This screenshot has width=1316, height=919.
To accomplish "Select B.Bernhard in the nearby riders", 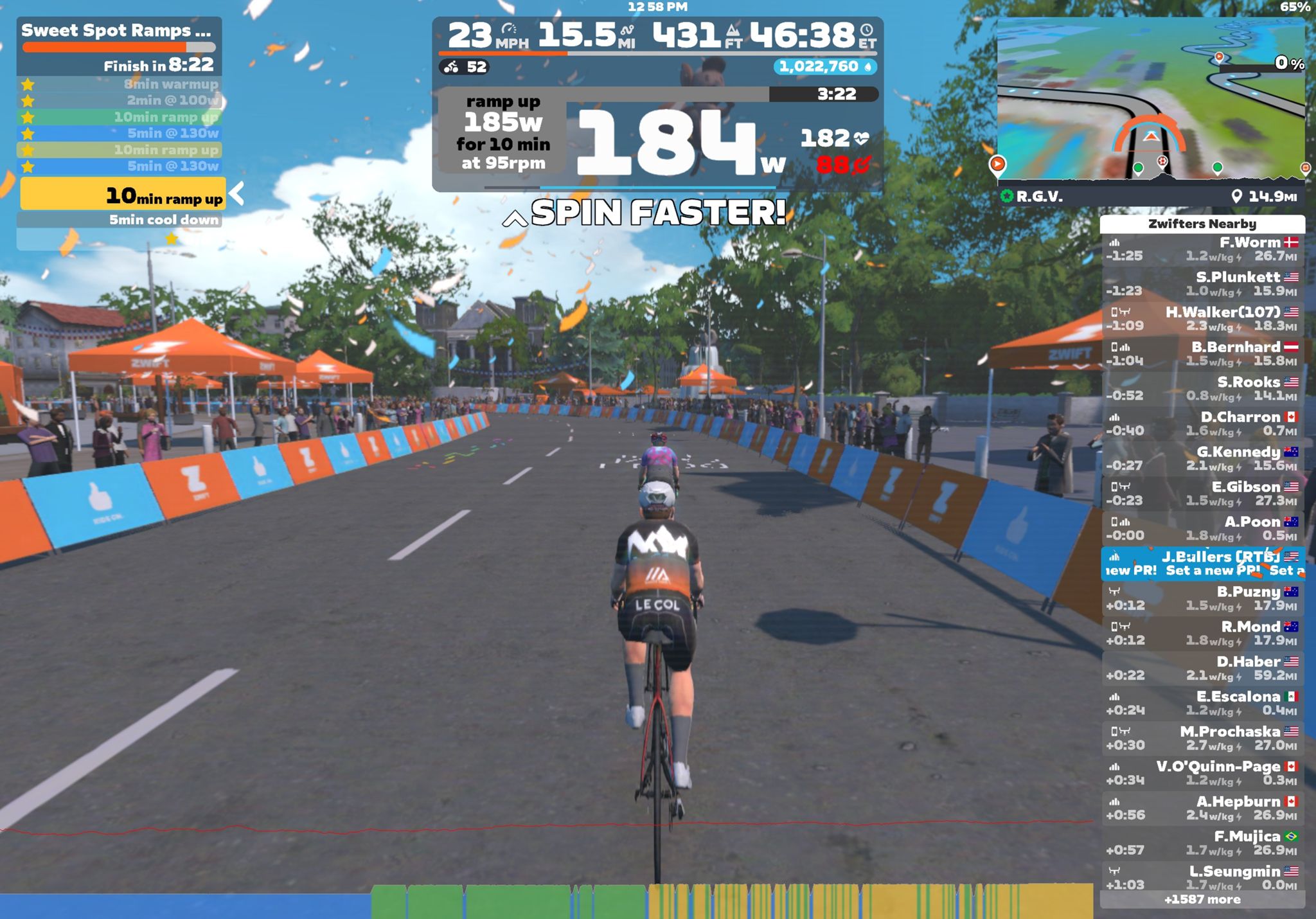I will 1202,354.
